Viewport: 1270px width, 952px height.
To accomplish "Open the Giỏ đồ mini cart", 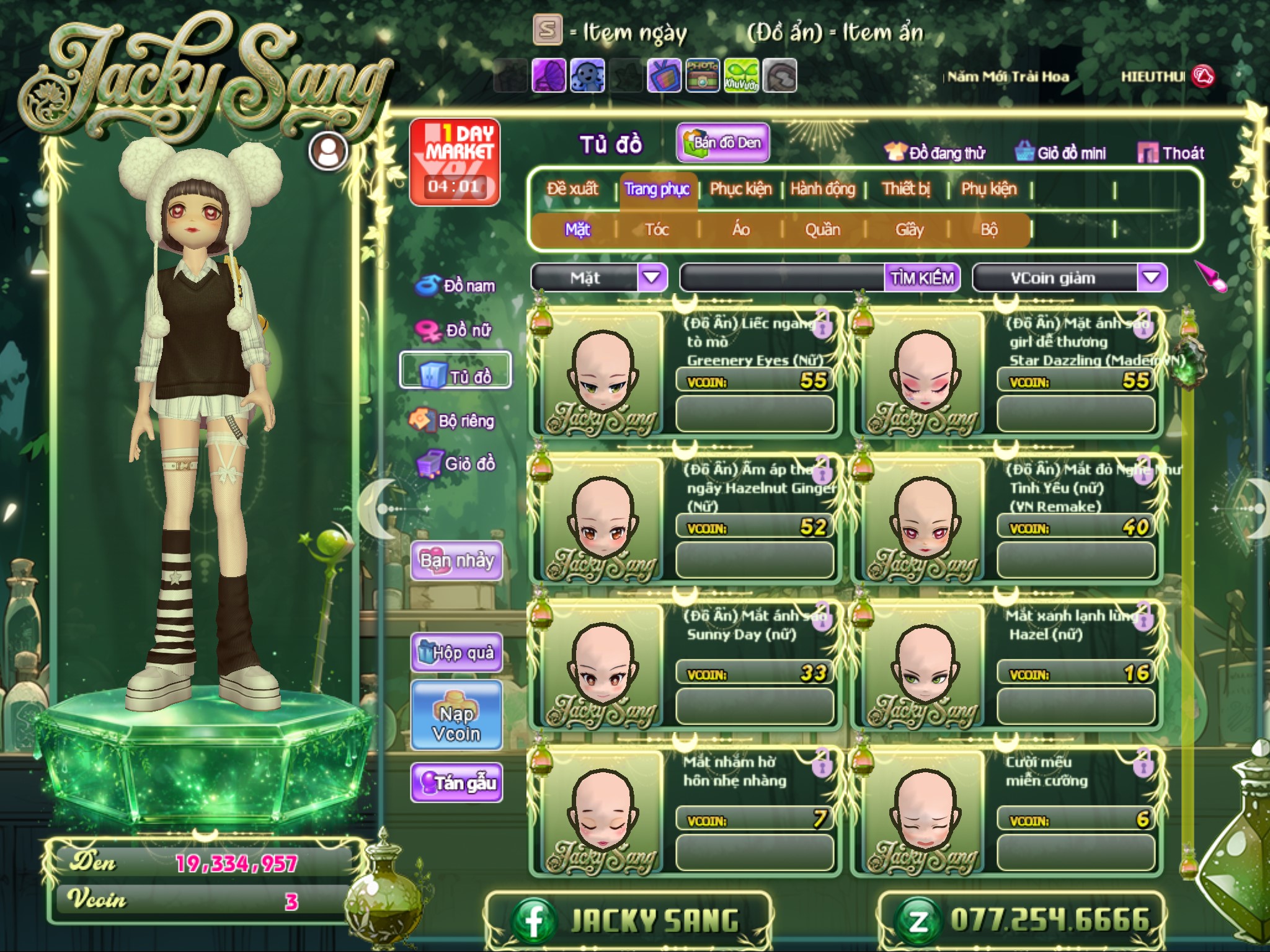I will point(1060,153).
